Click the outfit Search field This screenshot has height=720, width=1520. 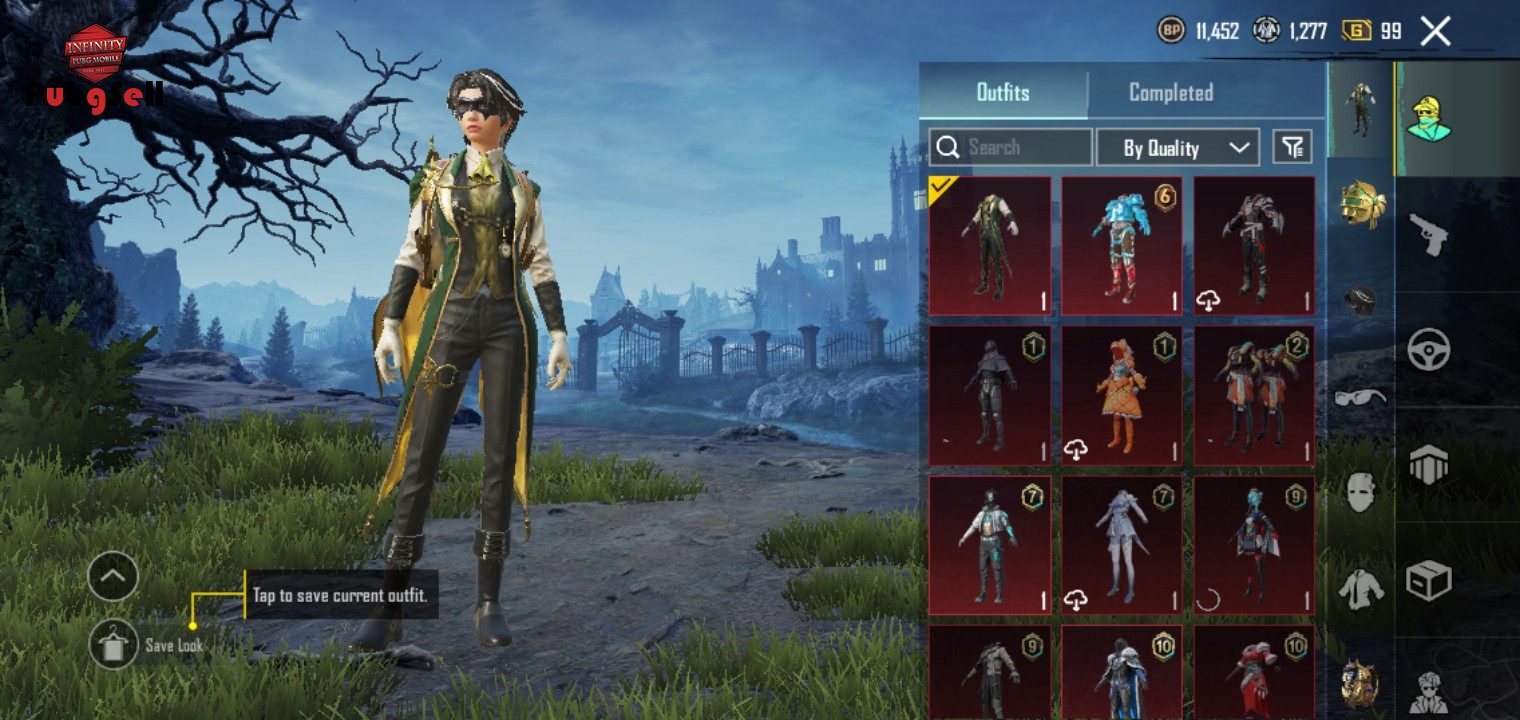[x=1010, y=148]
